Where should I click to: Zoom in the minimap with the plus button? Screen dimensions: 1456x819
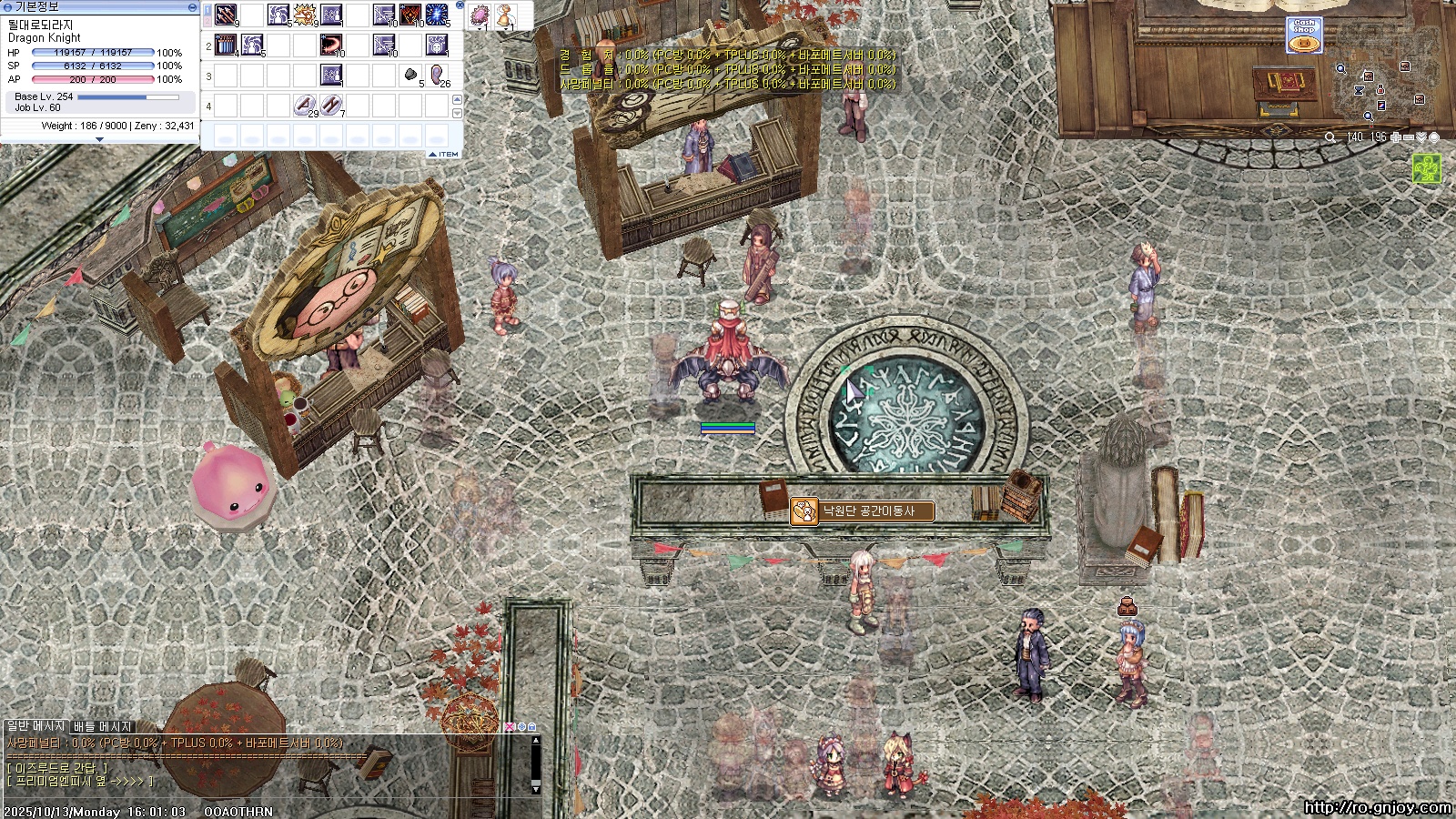tap(1396, 137)
